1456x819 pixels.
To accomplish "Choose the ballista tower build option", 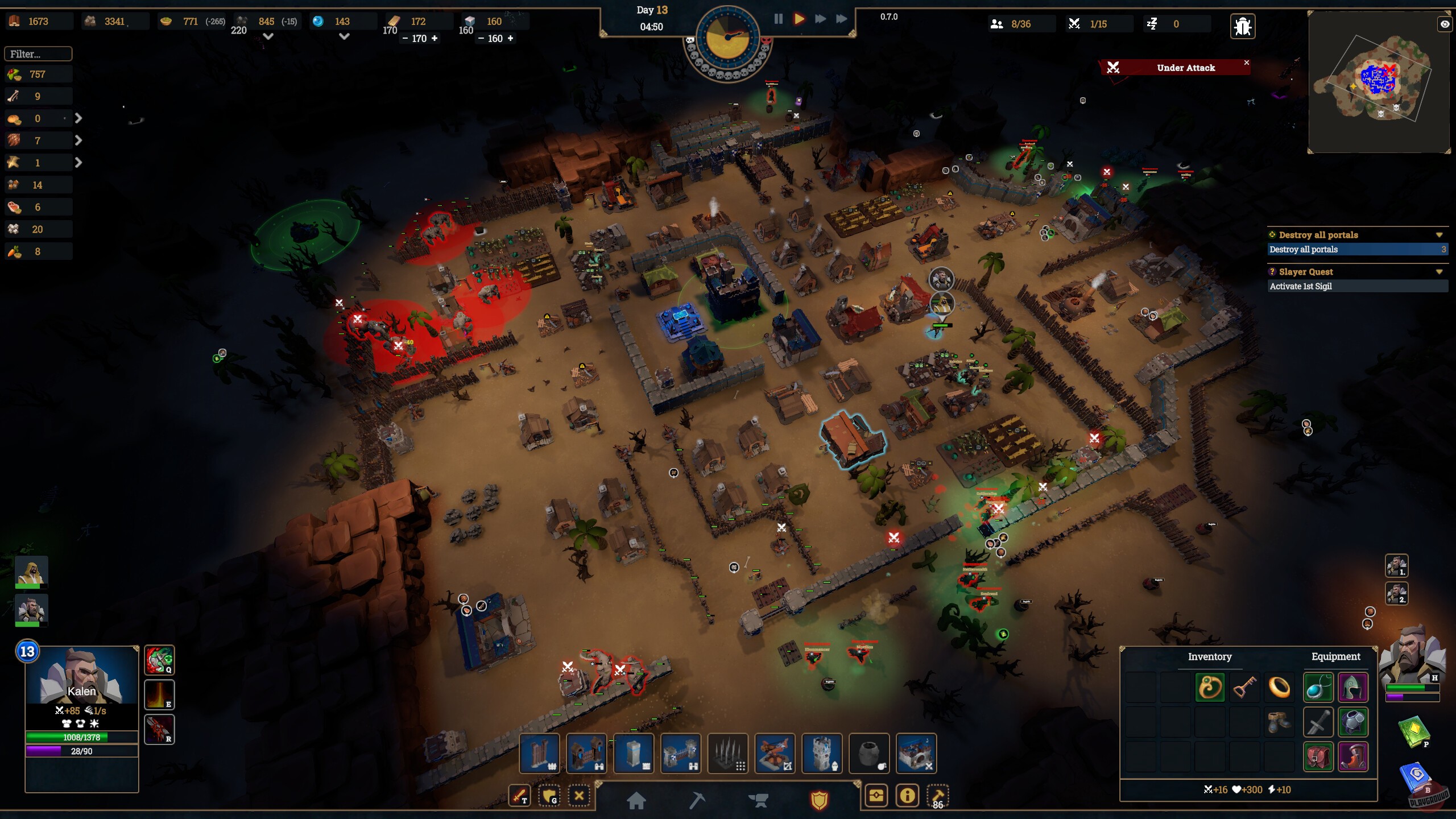I will pos(774,753).
